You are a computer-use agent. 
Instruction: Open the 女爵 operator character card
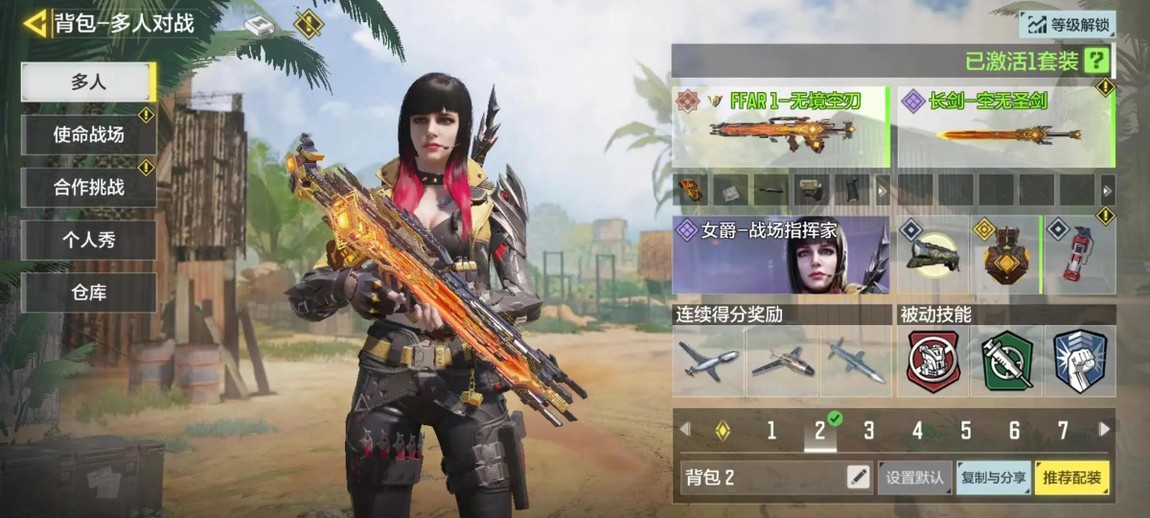click(780, 255)
